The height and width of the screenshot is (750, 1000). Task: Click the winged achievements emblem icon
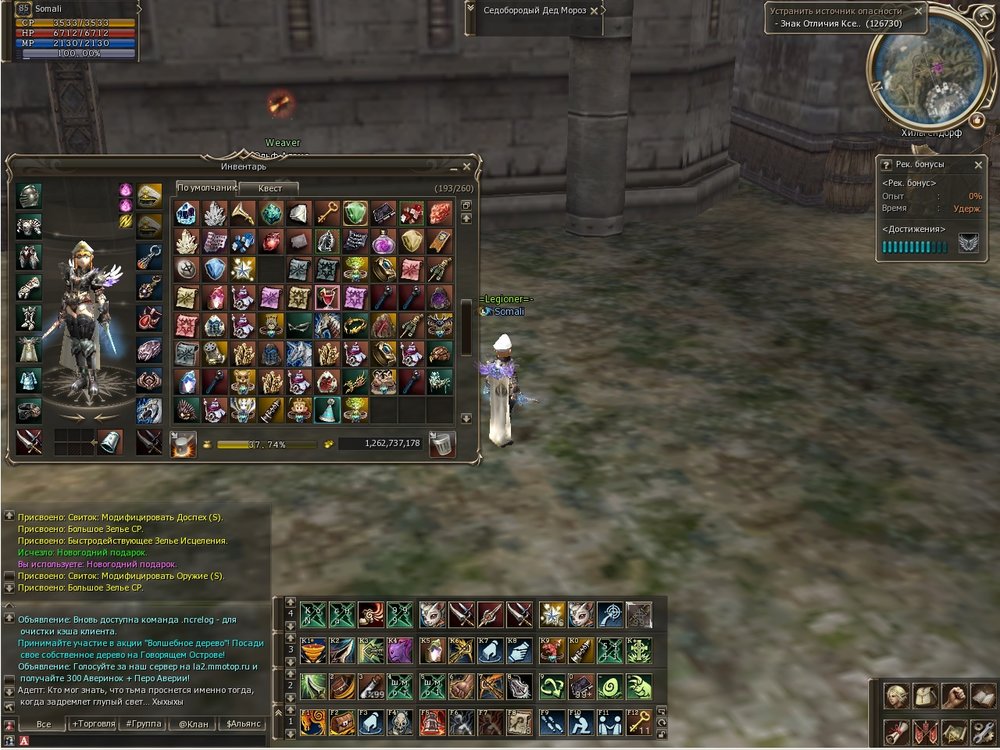click(968, 243)
